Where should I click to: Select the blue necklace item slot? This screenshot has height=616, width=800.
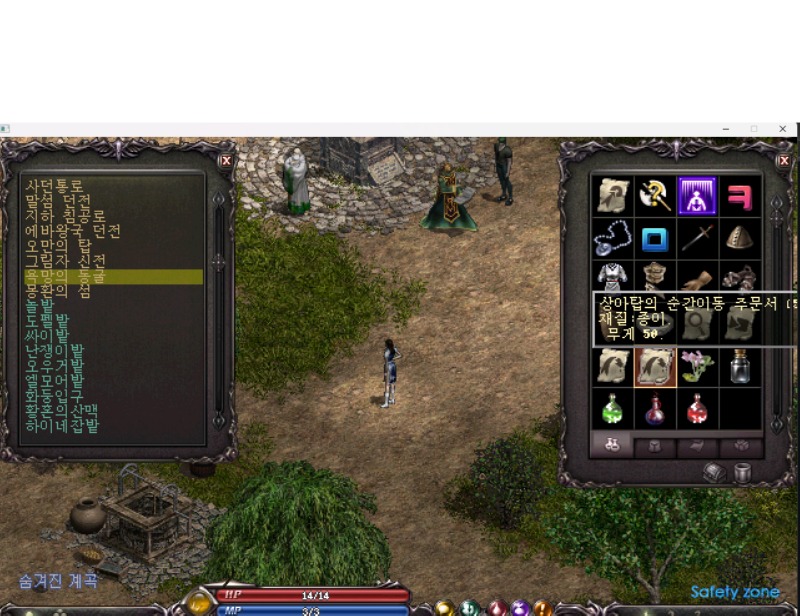coord(612,238)
